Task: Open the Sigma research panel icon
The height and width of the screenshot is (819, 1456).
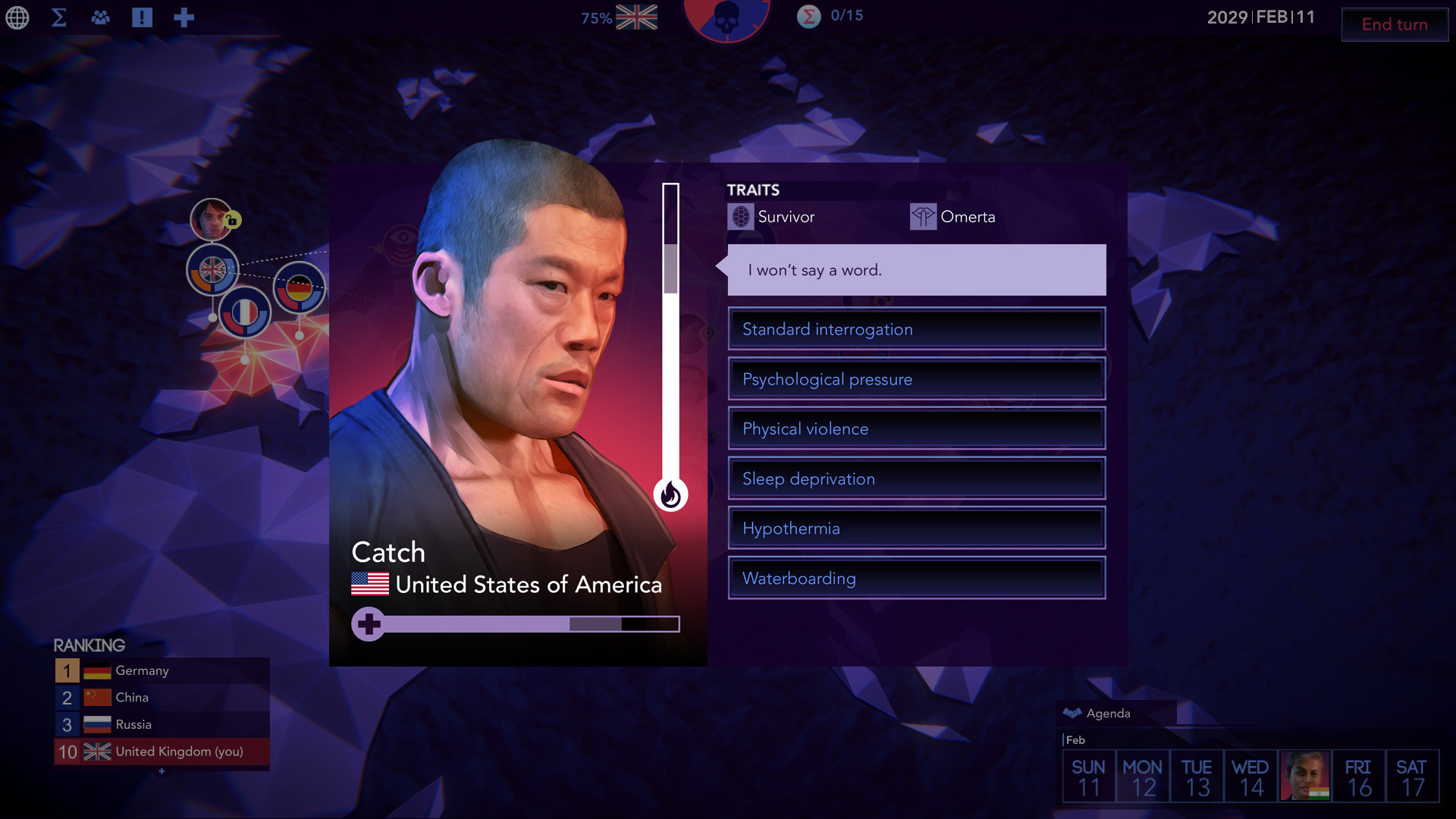Action: click(x=58, y=17)
